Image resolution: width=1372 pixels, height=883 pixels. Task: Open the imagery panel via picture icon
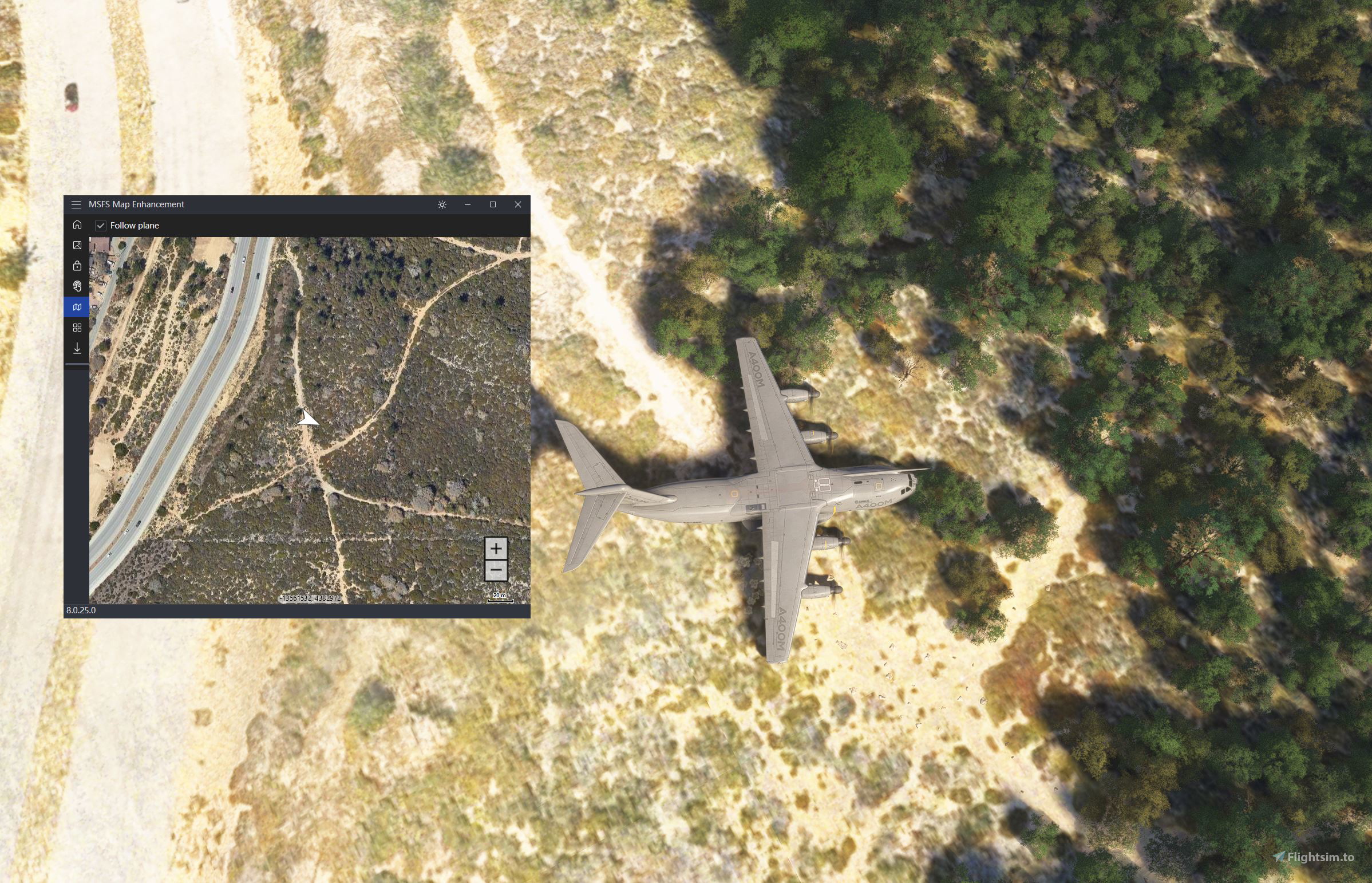(77, 246)
